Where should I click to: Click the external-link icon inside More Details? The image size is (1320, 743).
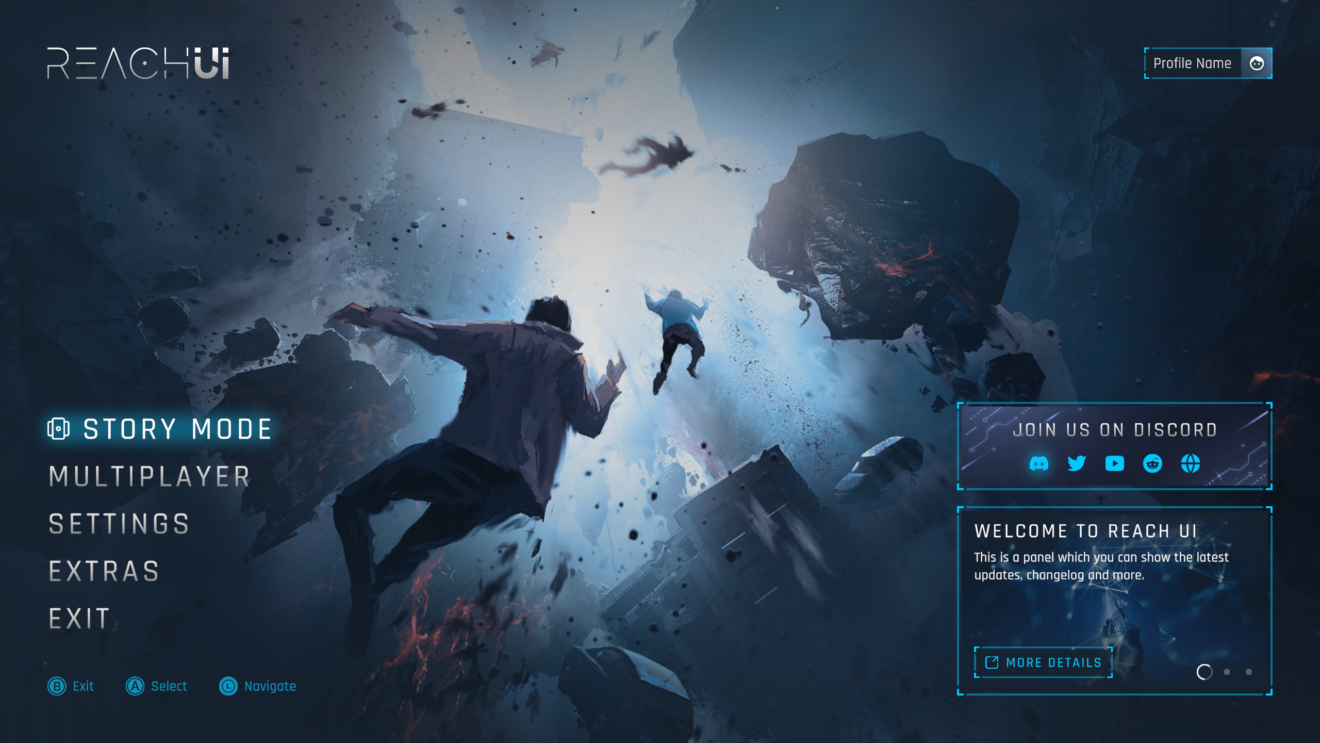pos(992,662)
